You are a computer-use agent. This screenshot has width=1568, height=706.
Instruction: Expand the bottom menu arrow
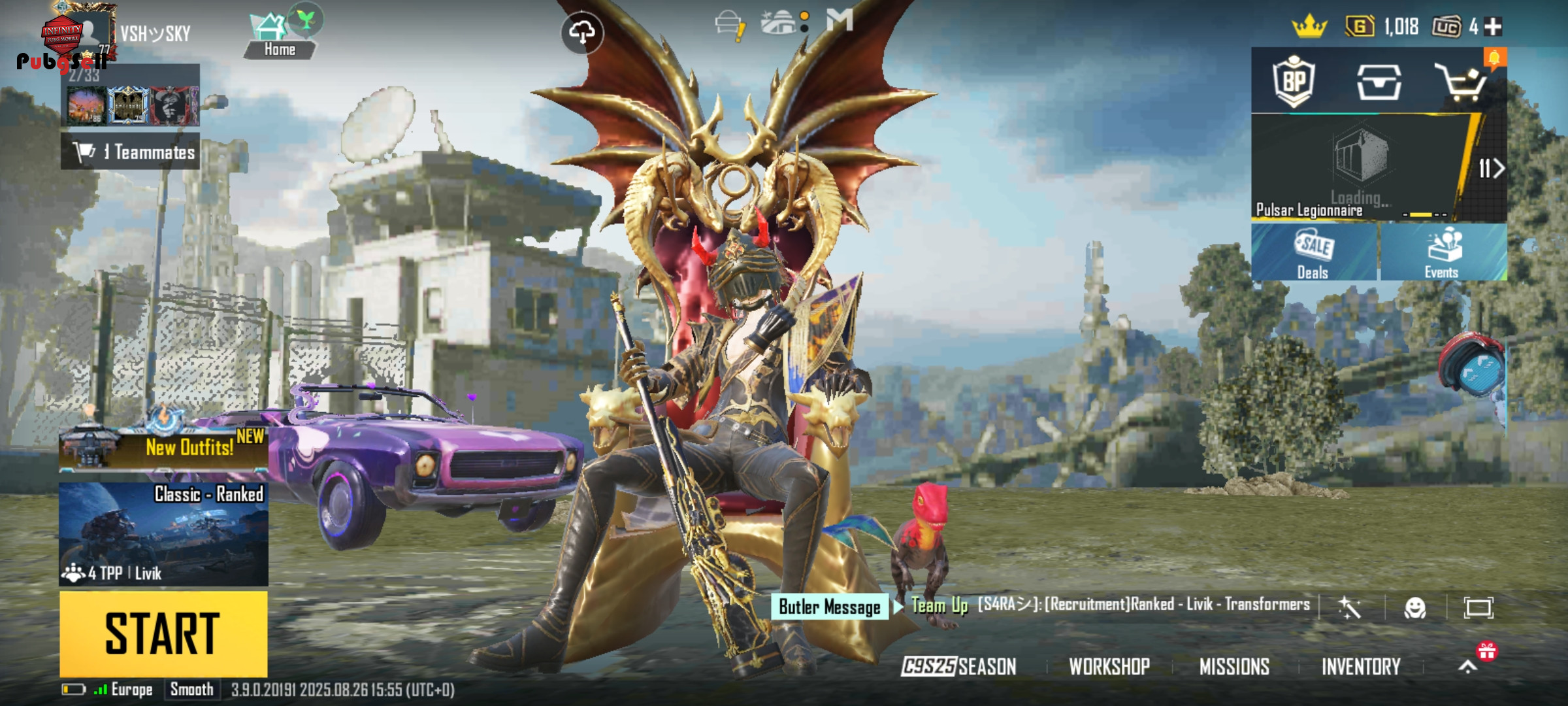tap(1467, 666)
